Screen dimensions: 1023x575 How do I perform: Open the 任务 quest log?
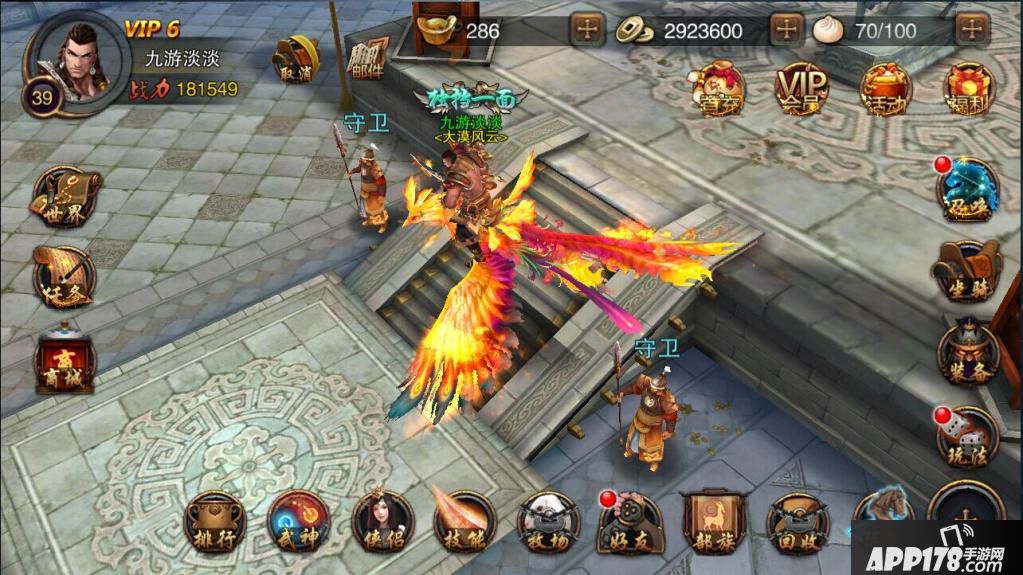point(64,277)
